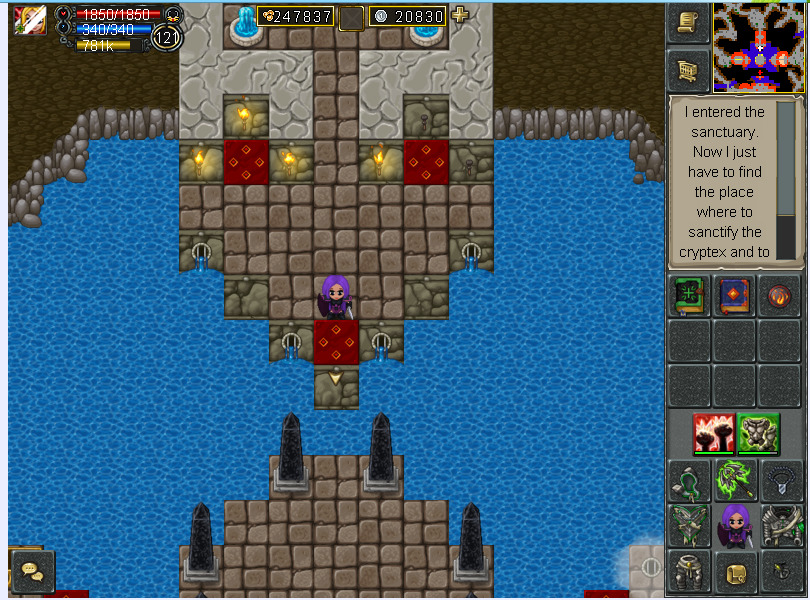Screen dimensions: 810x600
Task: Click the sanctuary quest log text
Action: (x=724, y=182)
